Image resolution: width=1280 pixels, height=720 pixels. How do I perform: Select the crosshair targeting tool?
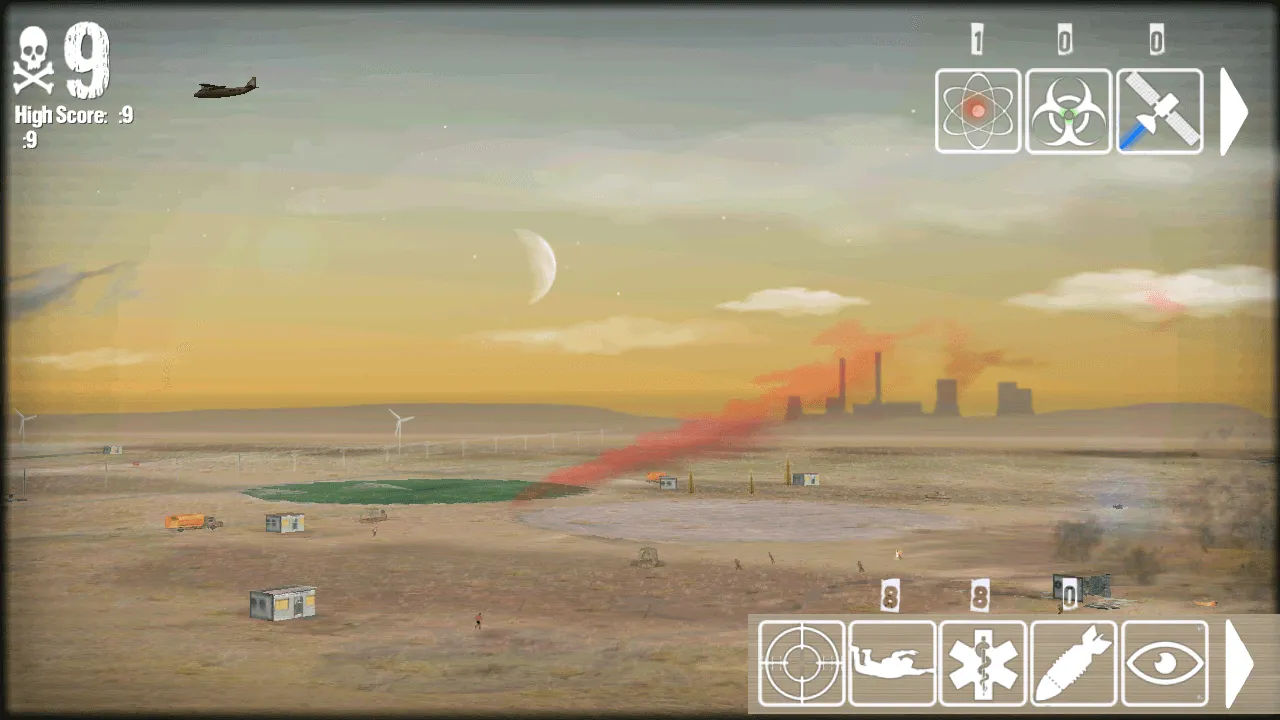[x=801, y=662]
